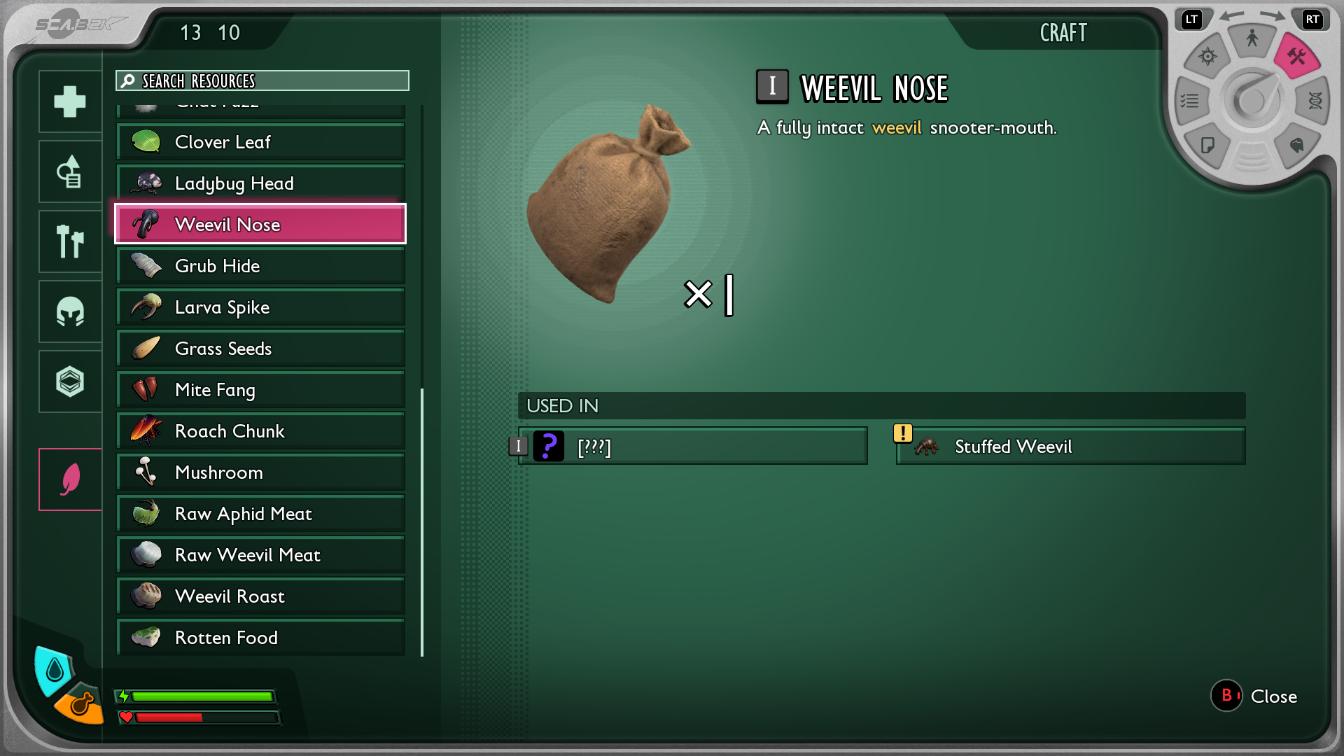Select Mushroom in the resource list
1344x756 pixels.
[261, 472]
